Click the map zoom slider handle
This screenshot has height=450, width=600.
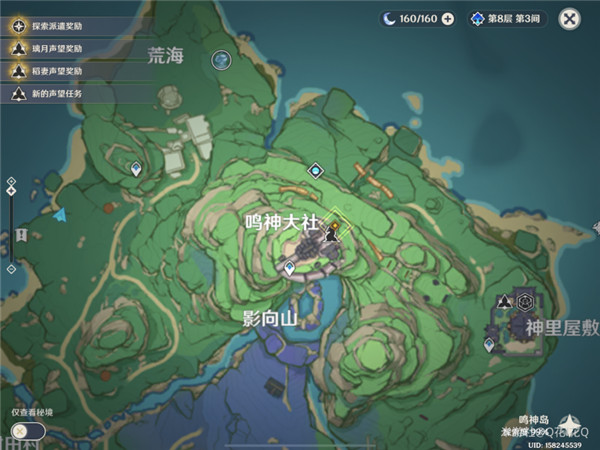pyautogui.click(x=11, y=190)
